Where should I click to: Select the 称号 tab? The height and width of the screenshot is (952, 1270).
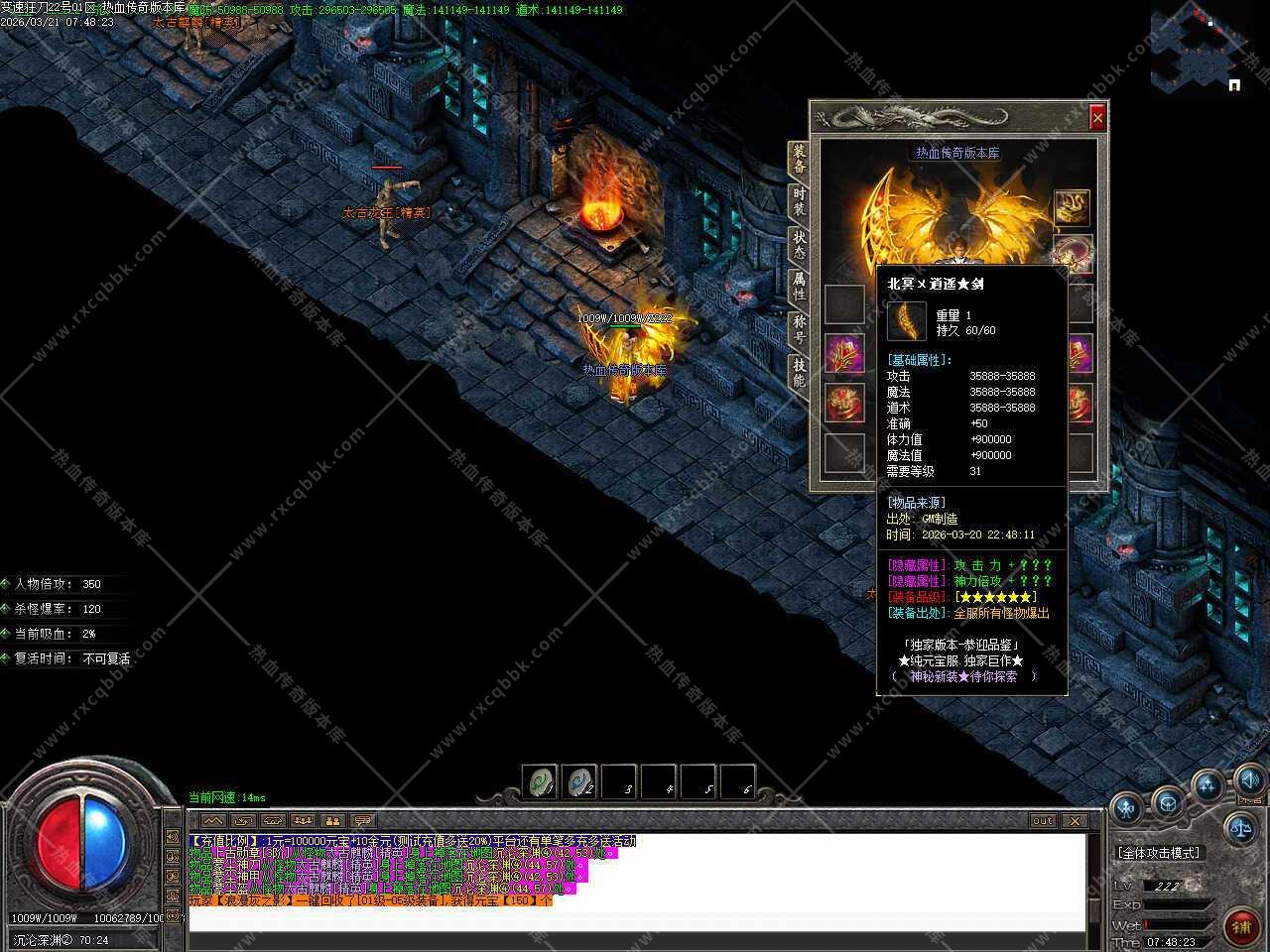[x=799, y=328]
